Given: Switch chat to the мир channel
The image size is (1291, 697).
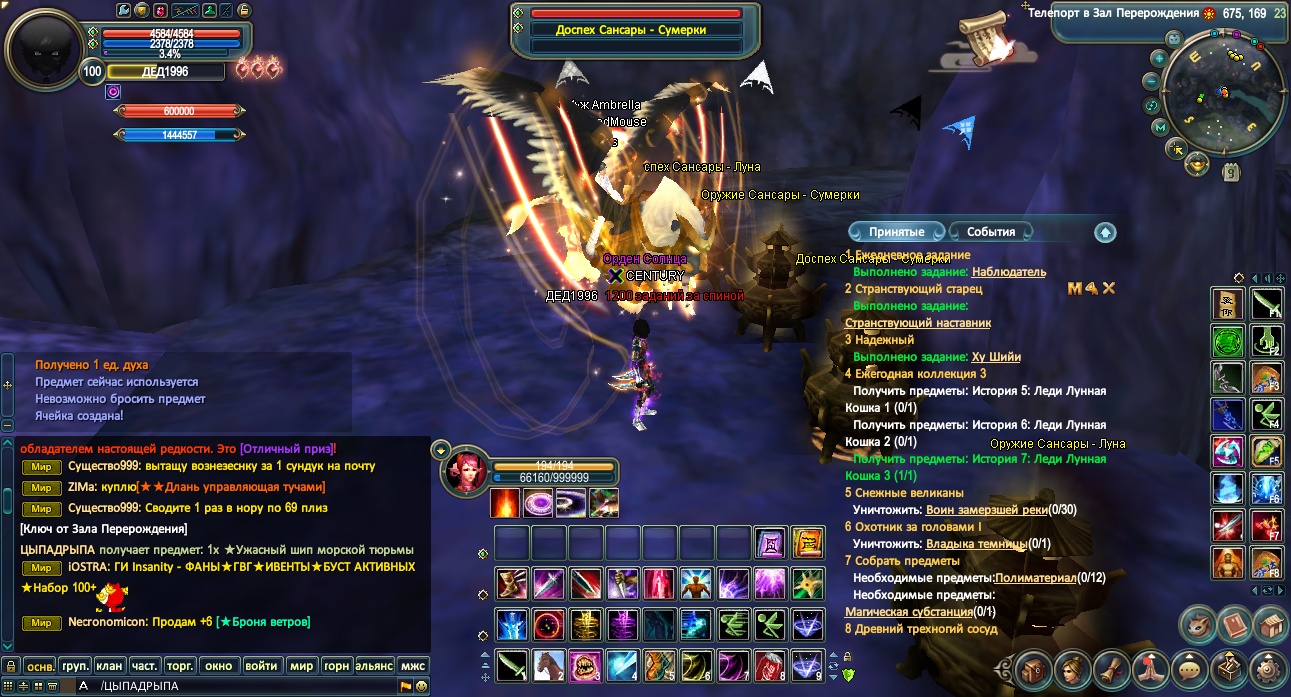Looking at the screenshot, I should point(301,665).
